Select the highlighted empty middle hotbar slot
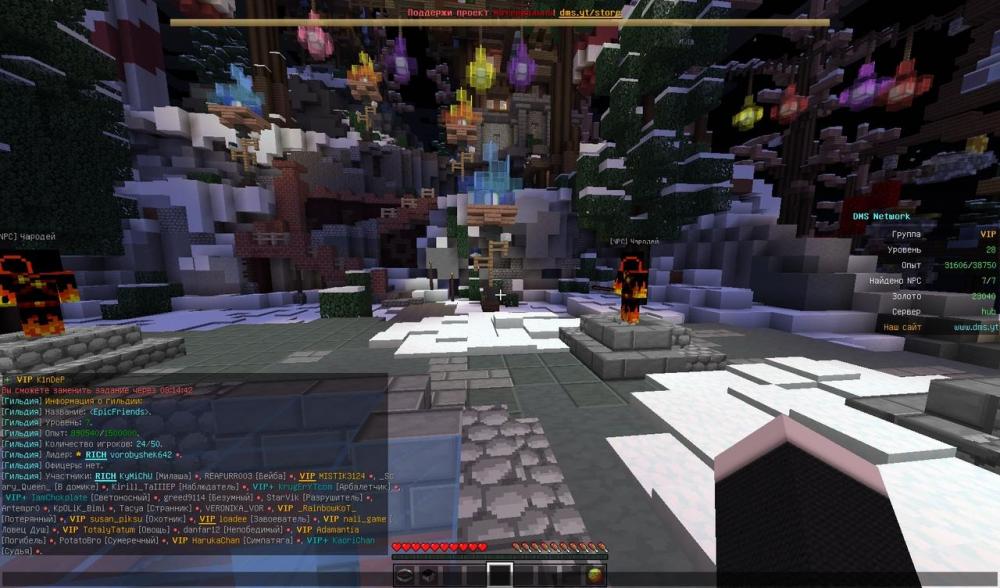Screen dimensions: 1000x588 [x=499, y=575]
